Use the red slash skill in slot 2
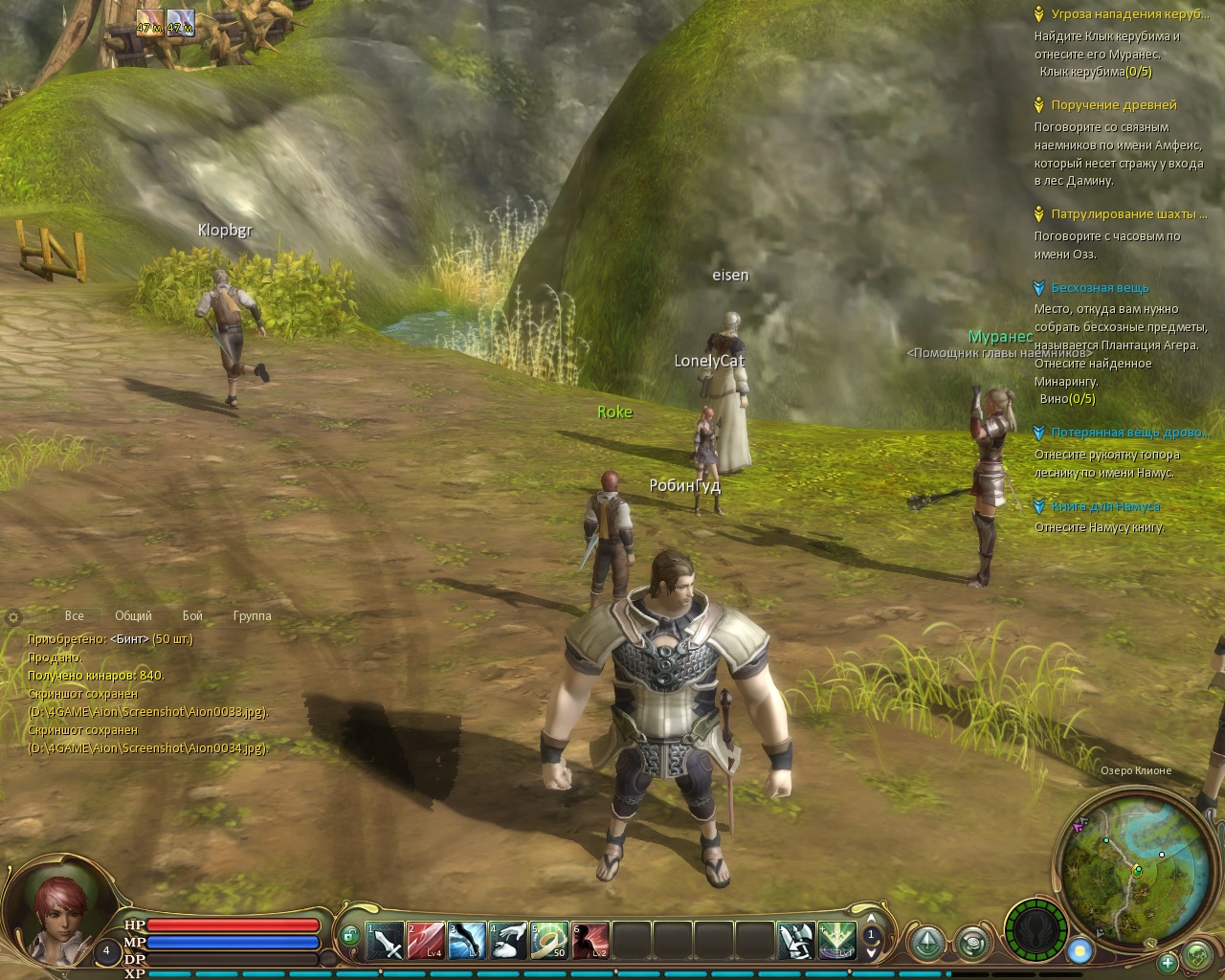The image size is (1225, 980). pyautogui.click(x=425, y=941)
